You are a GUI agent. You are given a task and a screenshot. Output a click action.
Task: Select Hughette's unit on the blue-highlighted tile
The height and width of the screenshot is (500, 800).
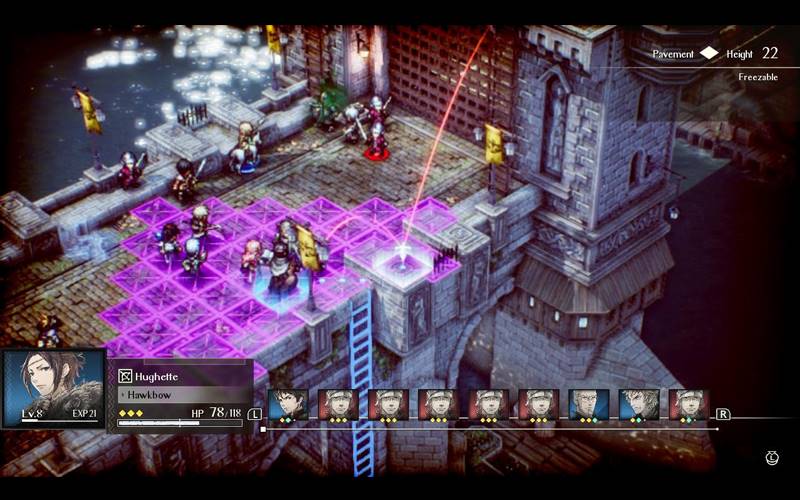tap(280, 265)
